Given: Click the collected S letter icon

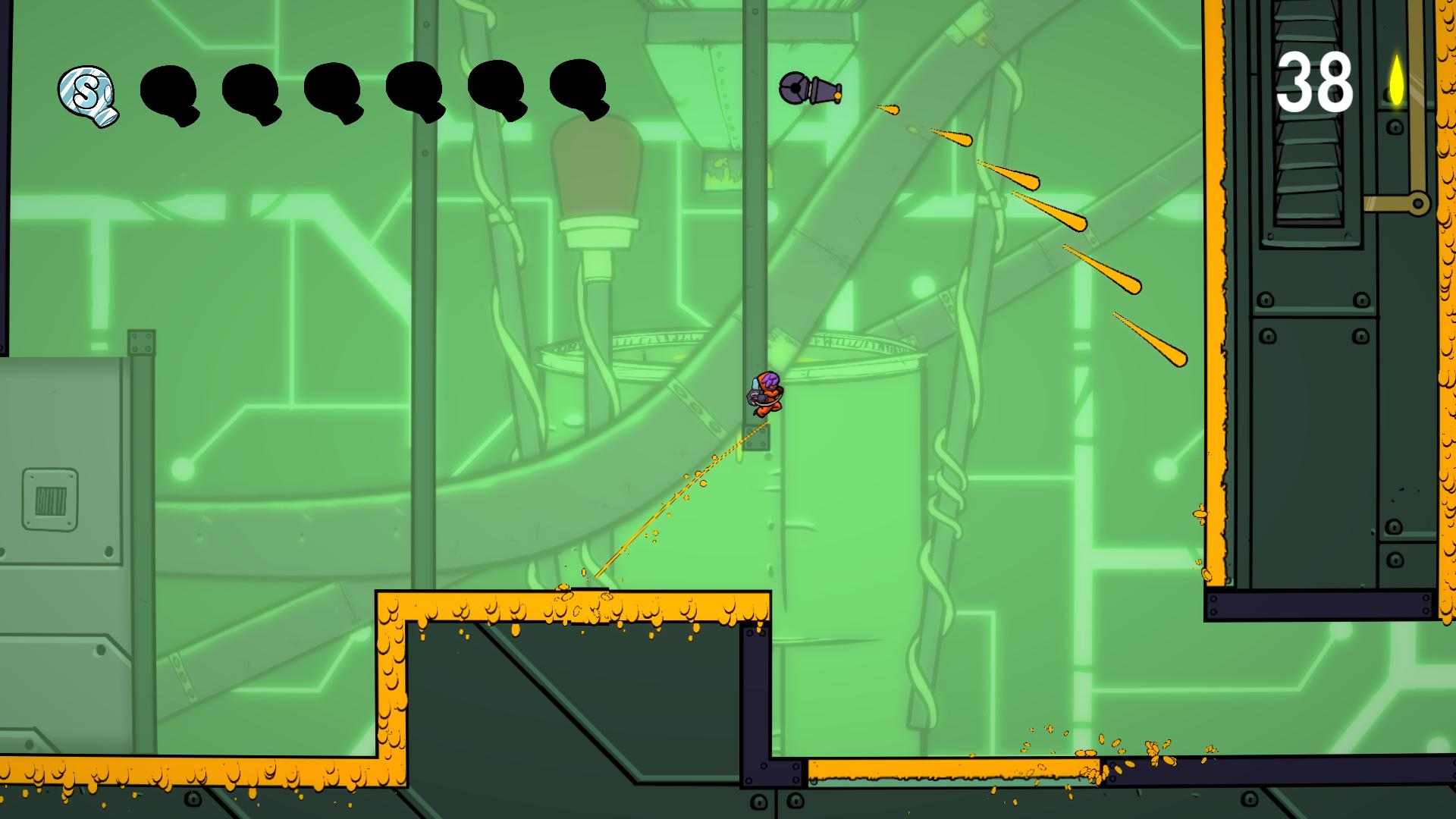Looking at the screenshot, I should (x=88, y=95).
